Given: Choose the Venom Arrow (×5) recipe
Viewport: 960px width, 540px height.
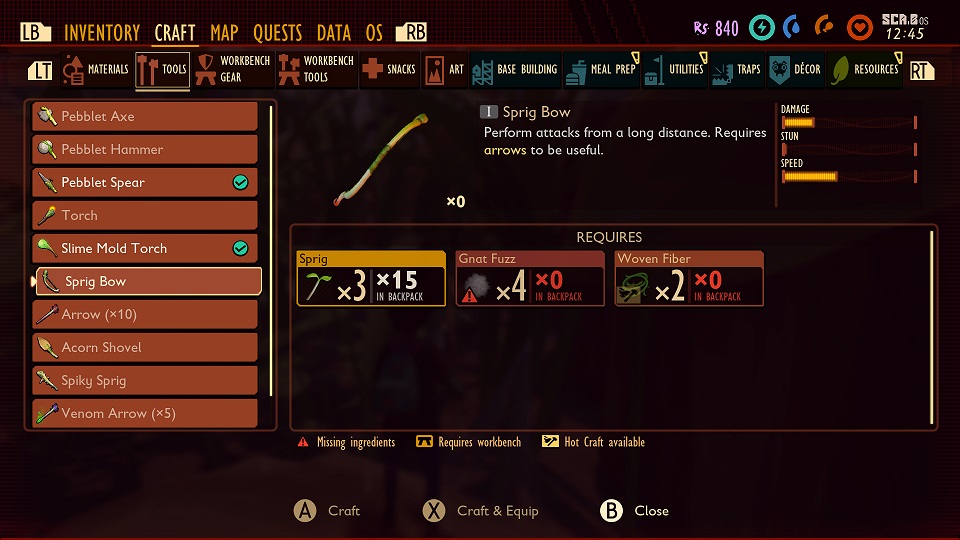Looking at the screenshot, I should point(145,413).
